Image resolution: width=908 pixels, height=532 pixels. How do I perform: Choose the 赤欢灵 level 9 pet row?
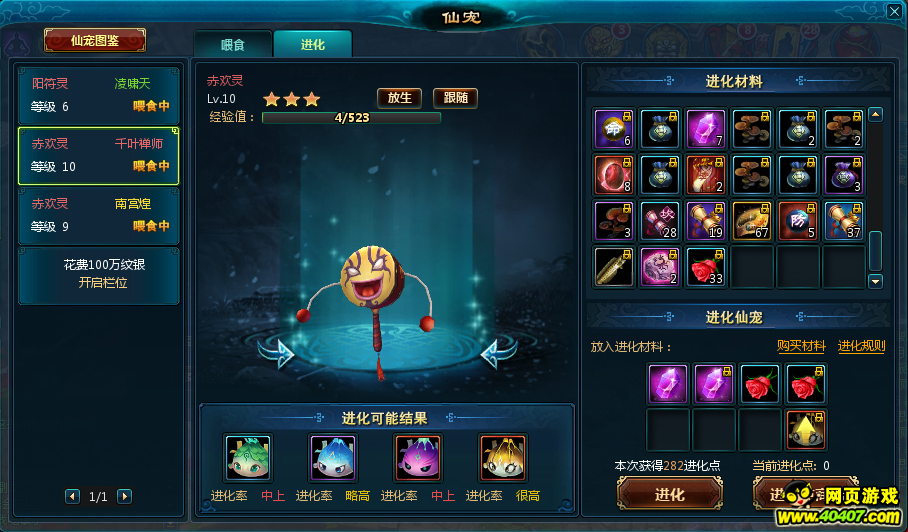click(99, 215)
